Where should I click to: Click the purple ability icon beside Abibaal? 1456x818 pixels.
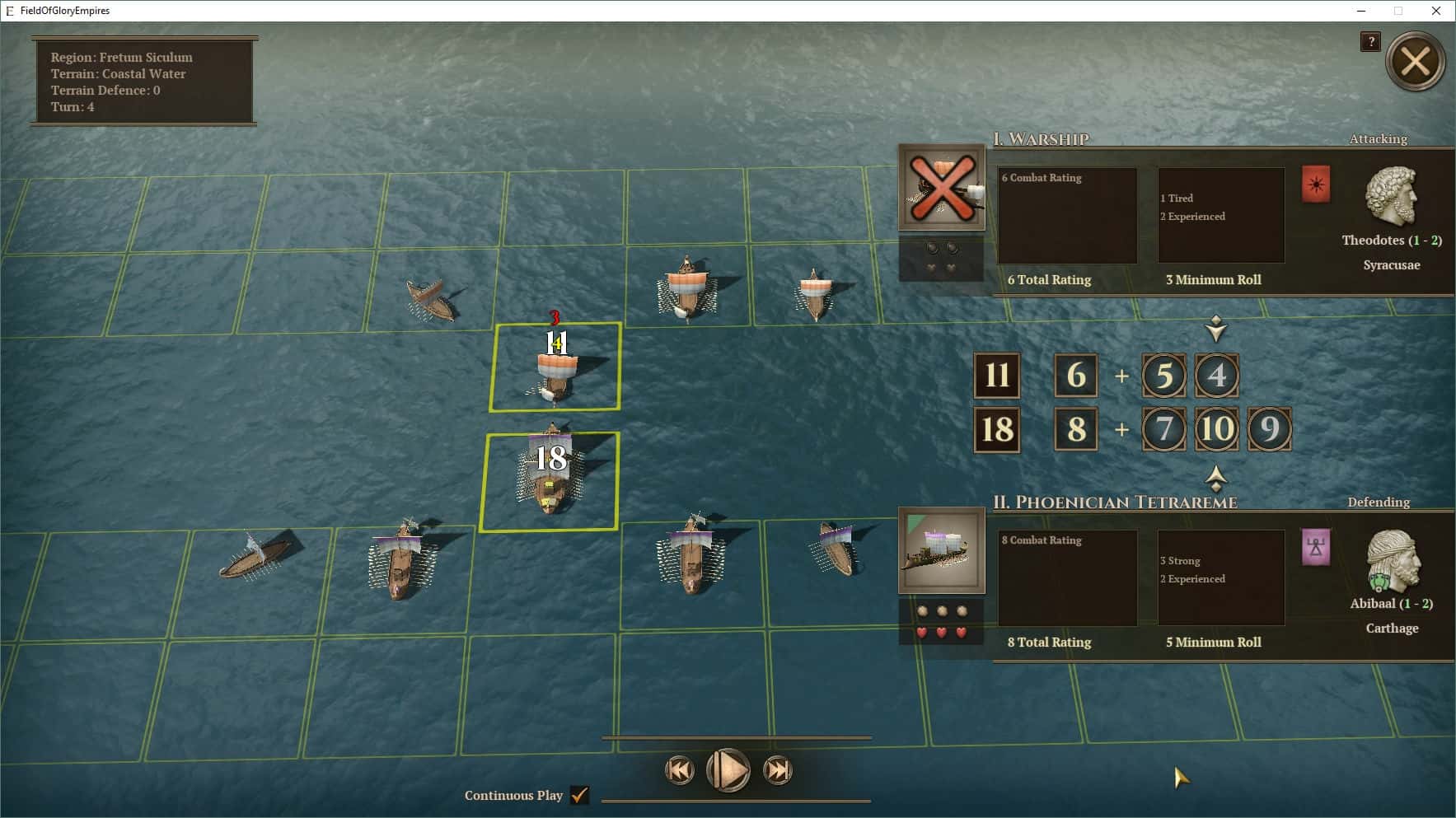coord(1316,548)
